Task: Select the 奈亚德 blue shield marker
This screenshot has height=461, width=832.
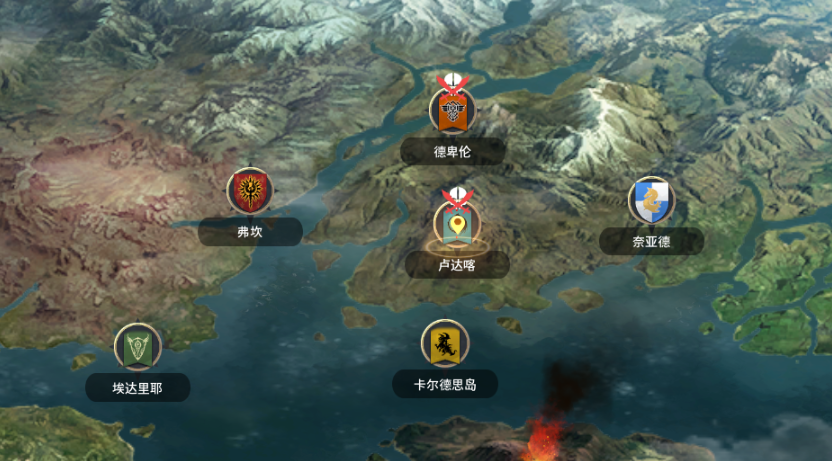Action: [x=652, y=201]
